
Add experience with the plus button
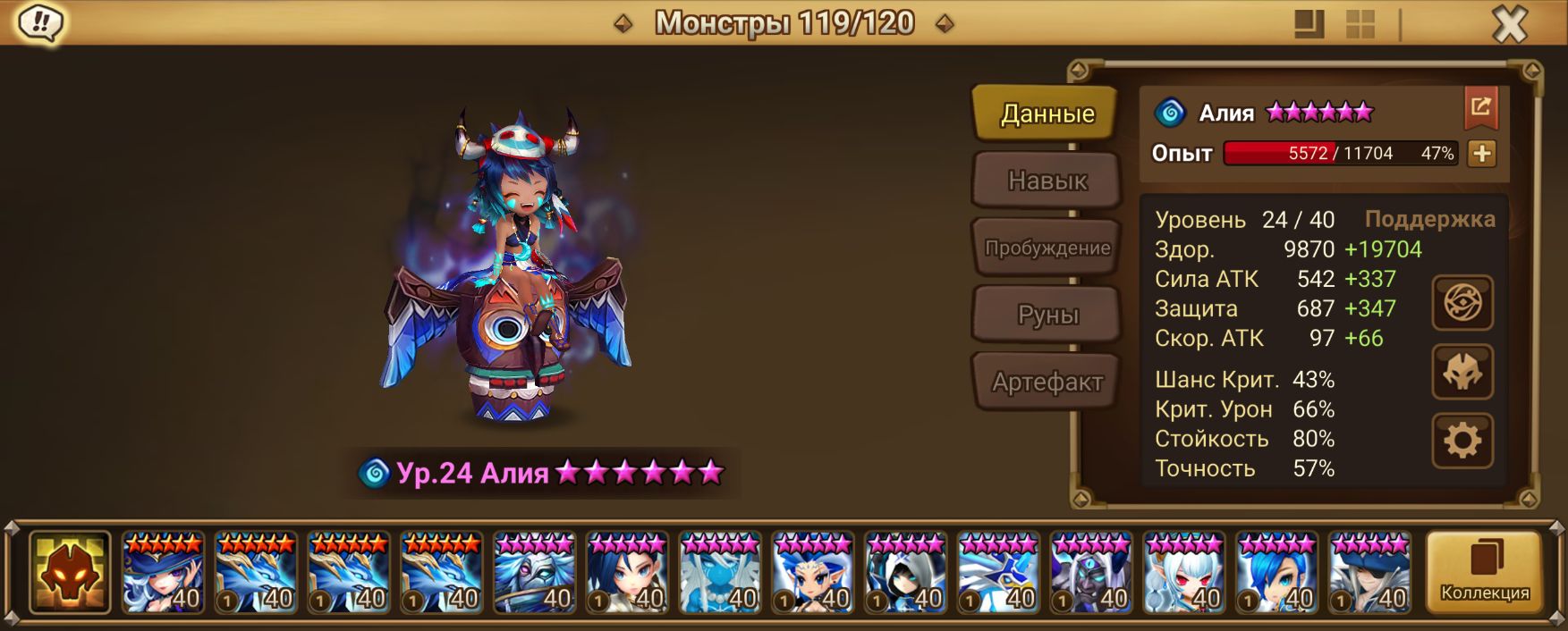(1481, 153)
